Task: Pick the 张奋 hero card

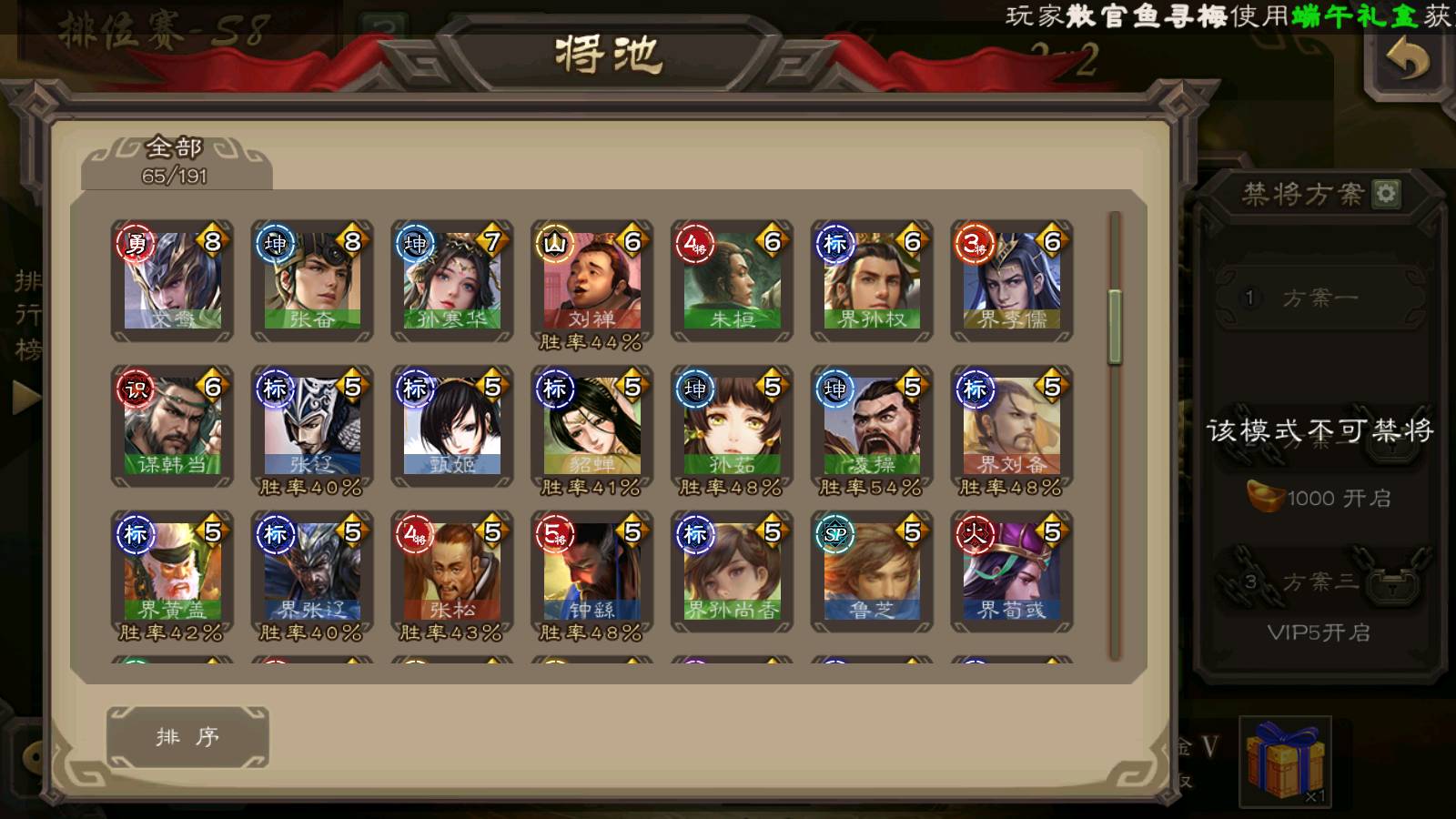Action: point(312,281)
